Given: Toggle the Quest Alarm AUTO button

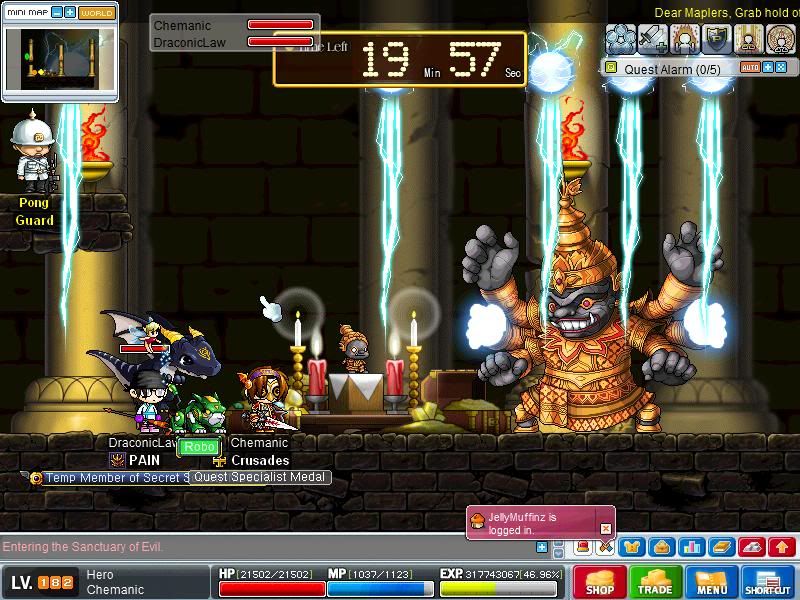Looking at the screenshot, I should pos(750,68).
